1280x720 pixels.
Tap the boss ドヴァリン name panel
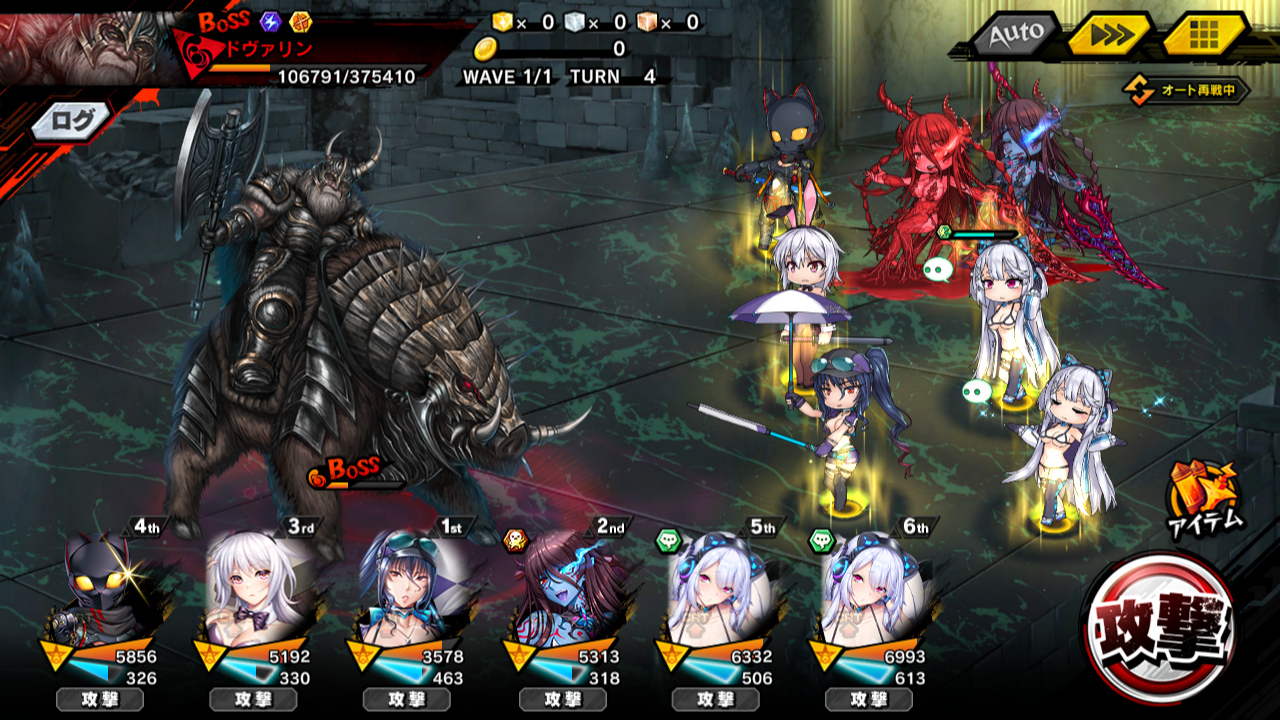300,48
